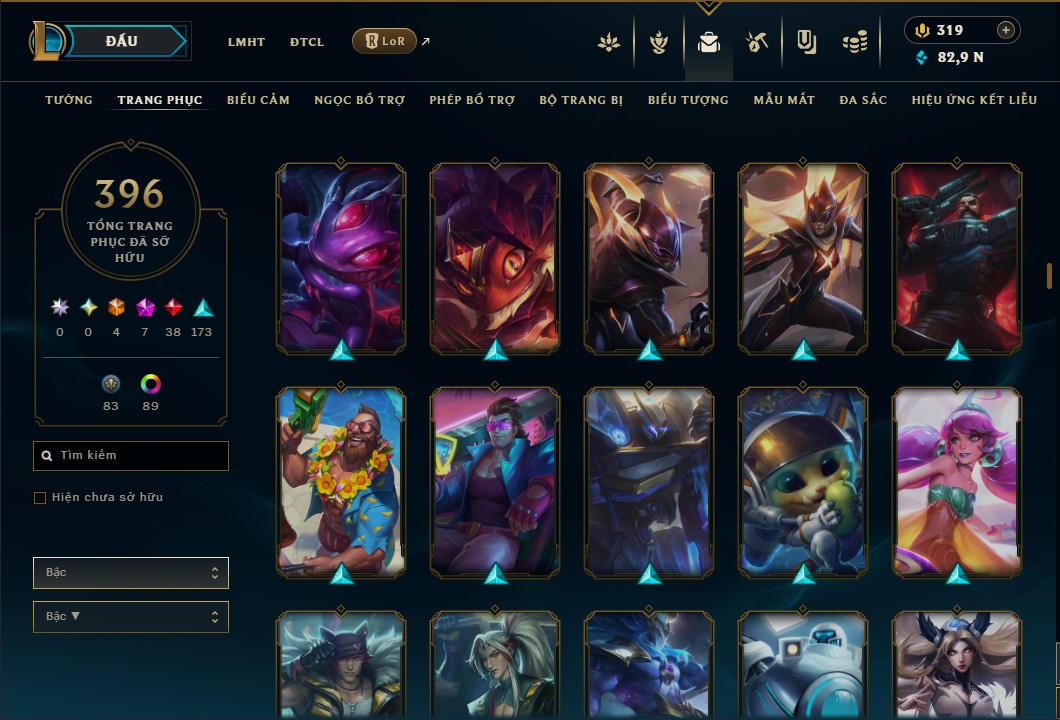Image resolution: width=1060 pixels, height=720 pixels.
Task: Open the MẪU MẮT tab
Action: pyautogui.click(x=784, y=100)
